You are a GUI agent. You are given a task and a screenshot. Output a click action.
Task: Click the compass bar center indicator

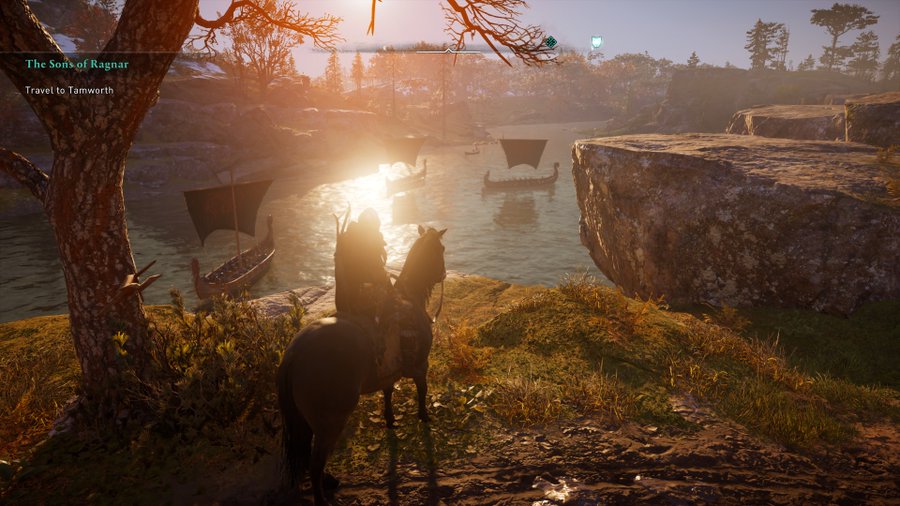pos(450,48)
